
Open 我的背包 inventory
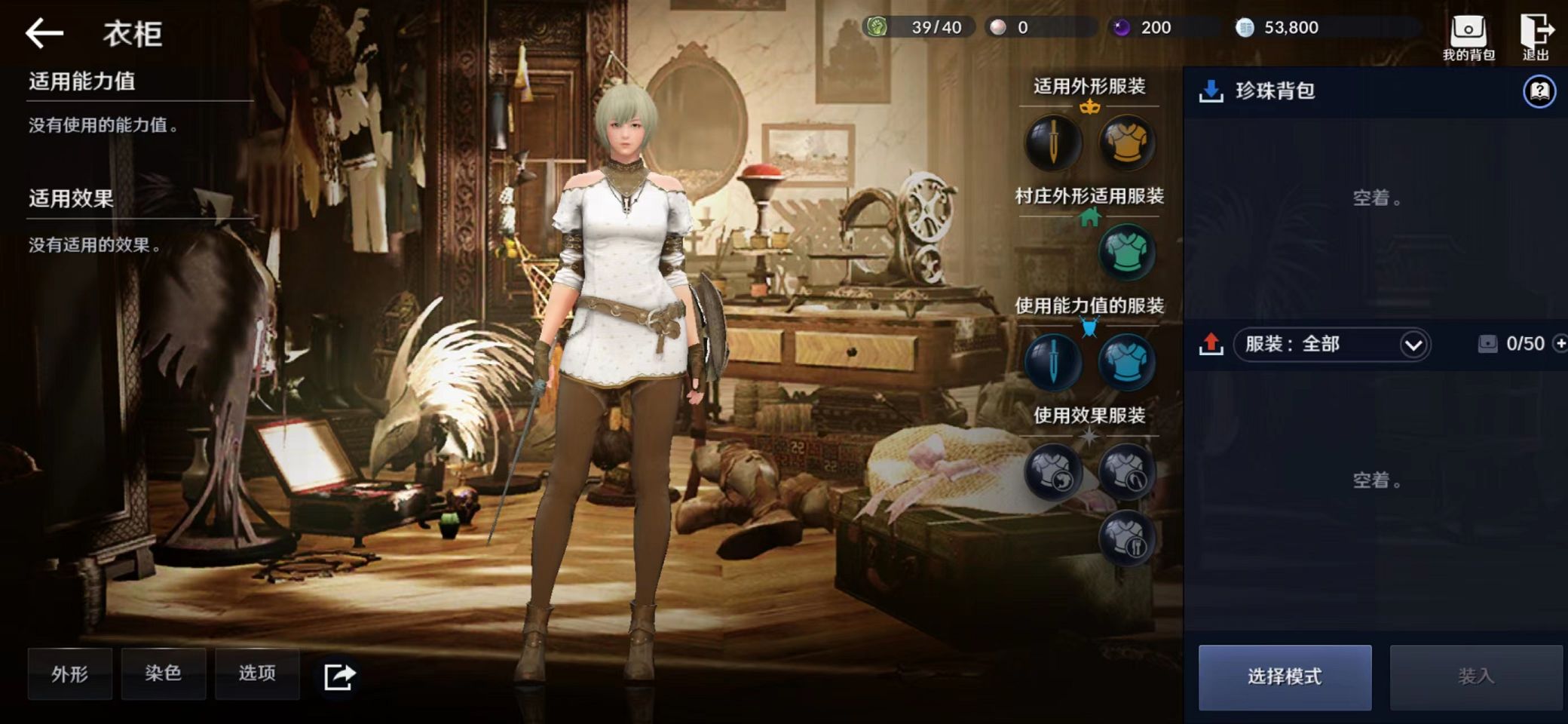tap(1468, 37)
